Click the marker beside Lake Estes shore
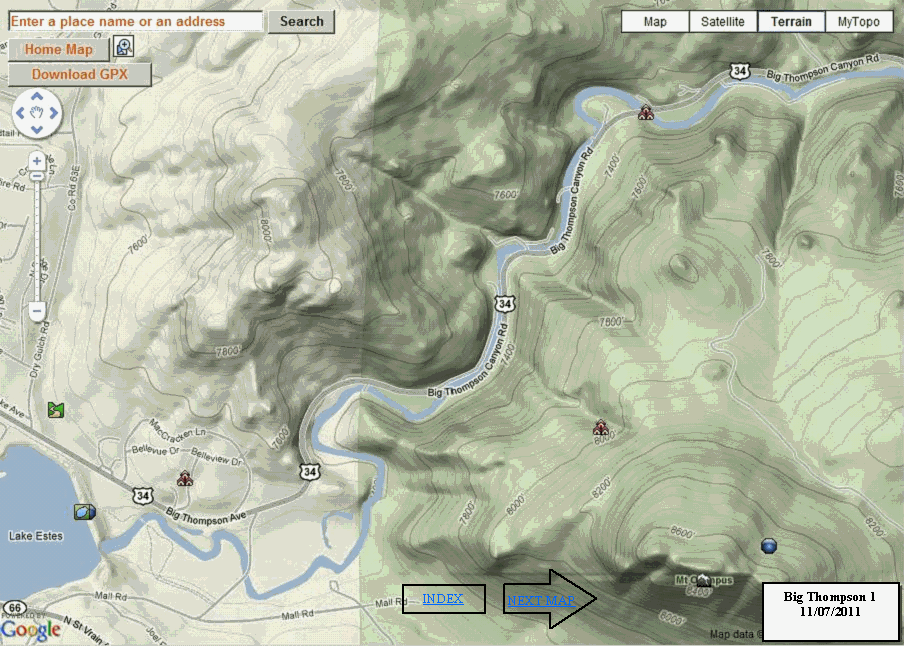Screen dimensions: 904x646 85,512
